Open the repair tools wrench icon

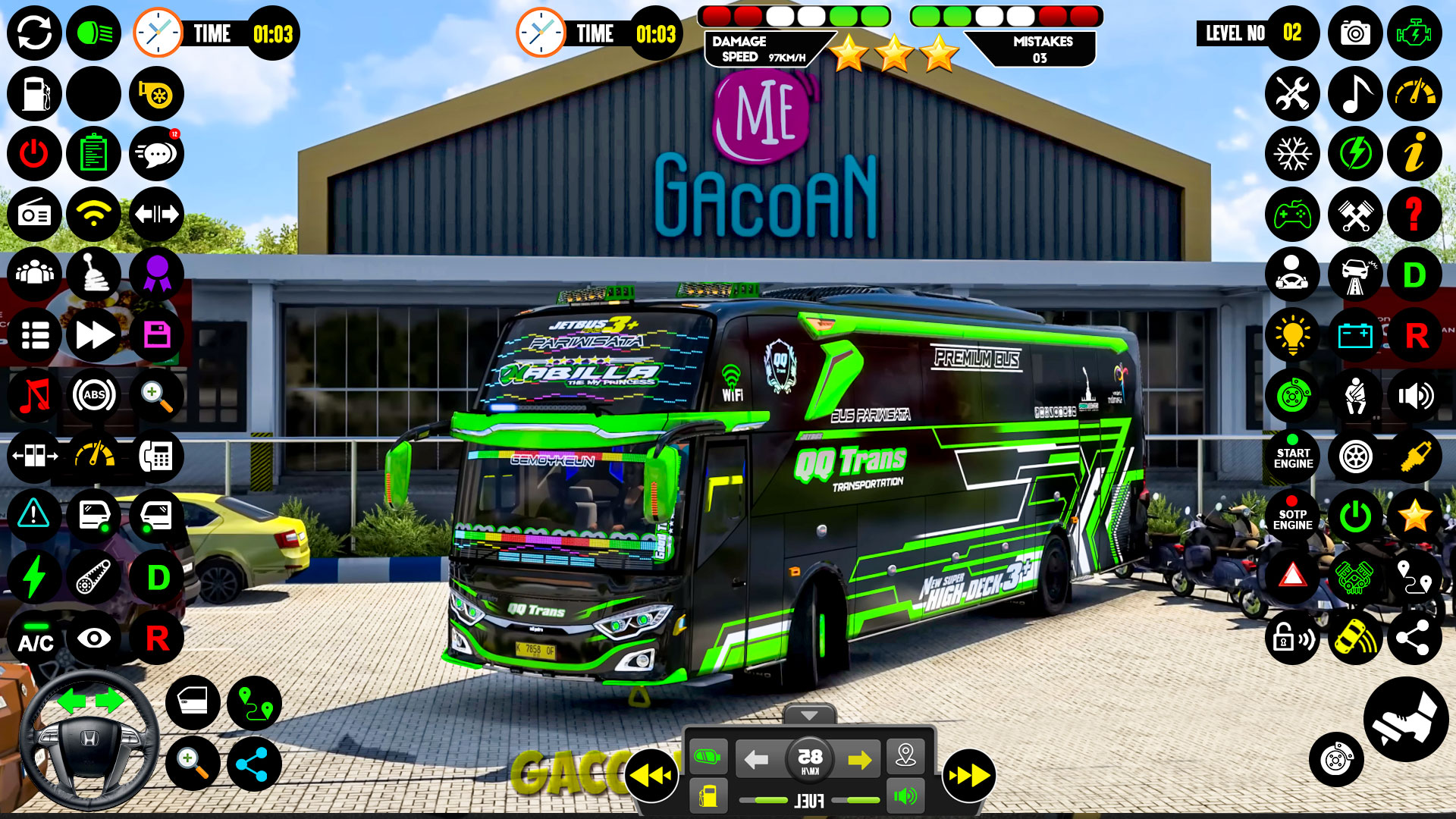point(1292,93)
